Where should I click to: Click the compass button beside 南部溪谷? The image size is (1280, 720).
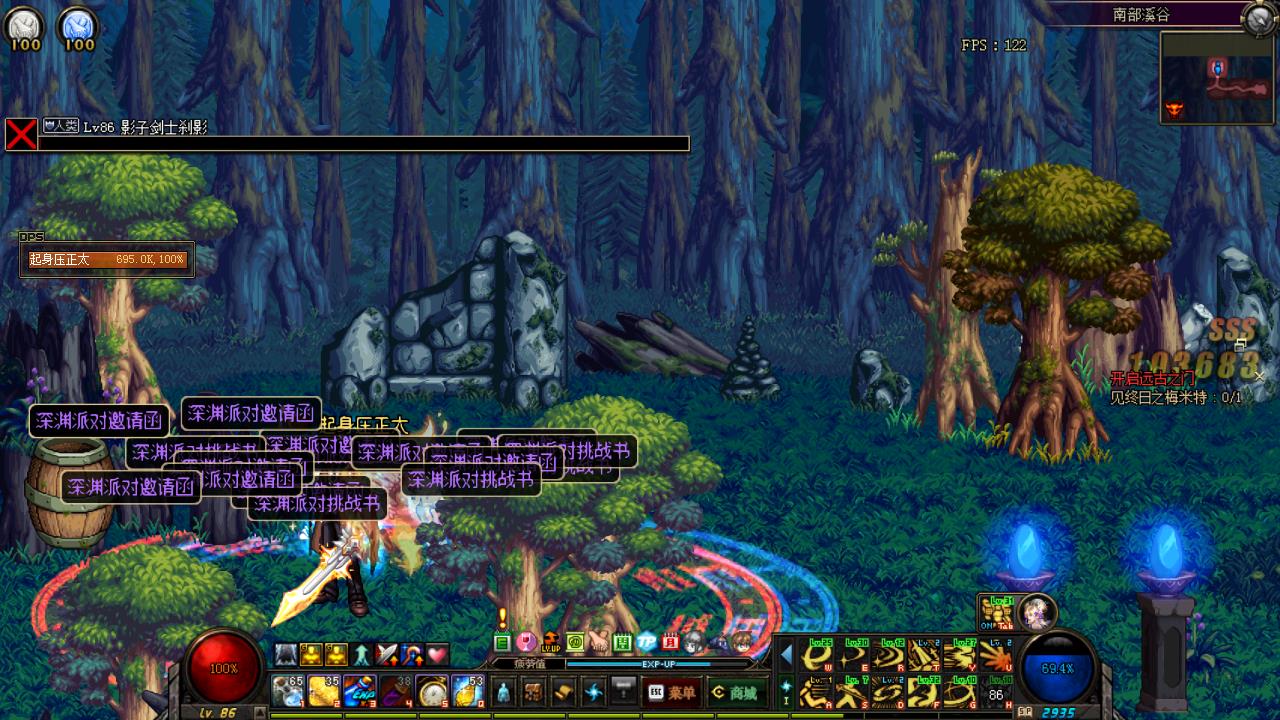pos(1257,17)
